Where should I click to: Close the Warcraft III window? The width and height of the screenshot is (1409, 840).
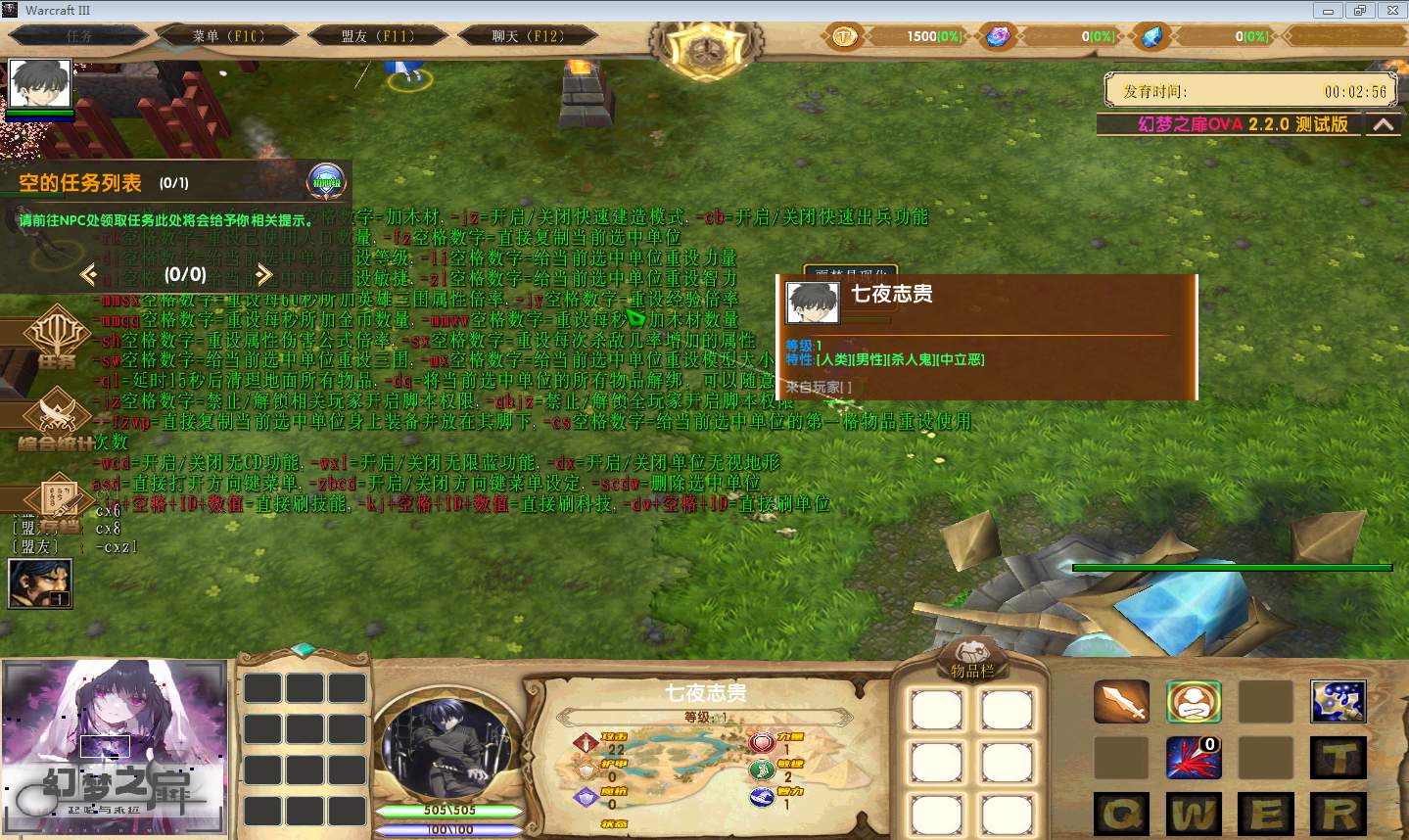coord(1391,10)
